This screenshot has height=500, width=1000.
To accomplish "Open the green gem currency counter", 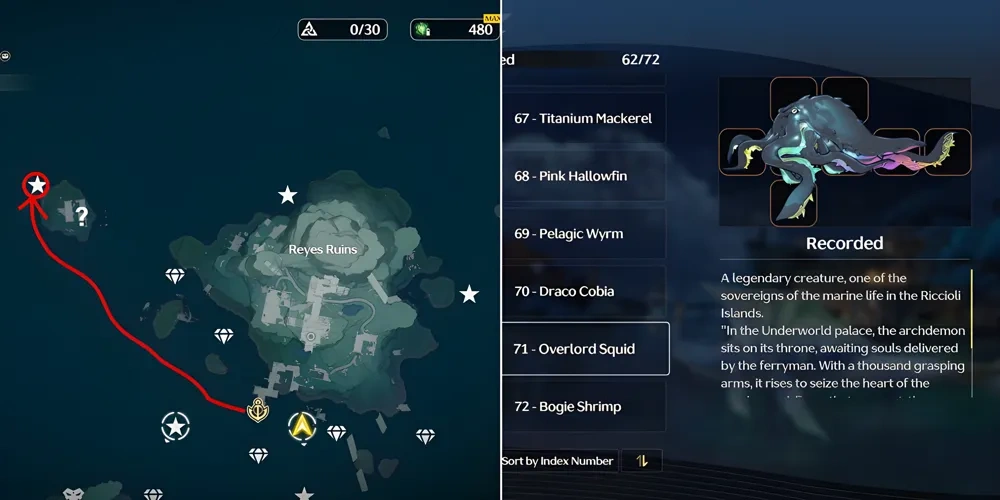I will pyautogui.click(x=455, y=29).
